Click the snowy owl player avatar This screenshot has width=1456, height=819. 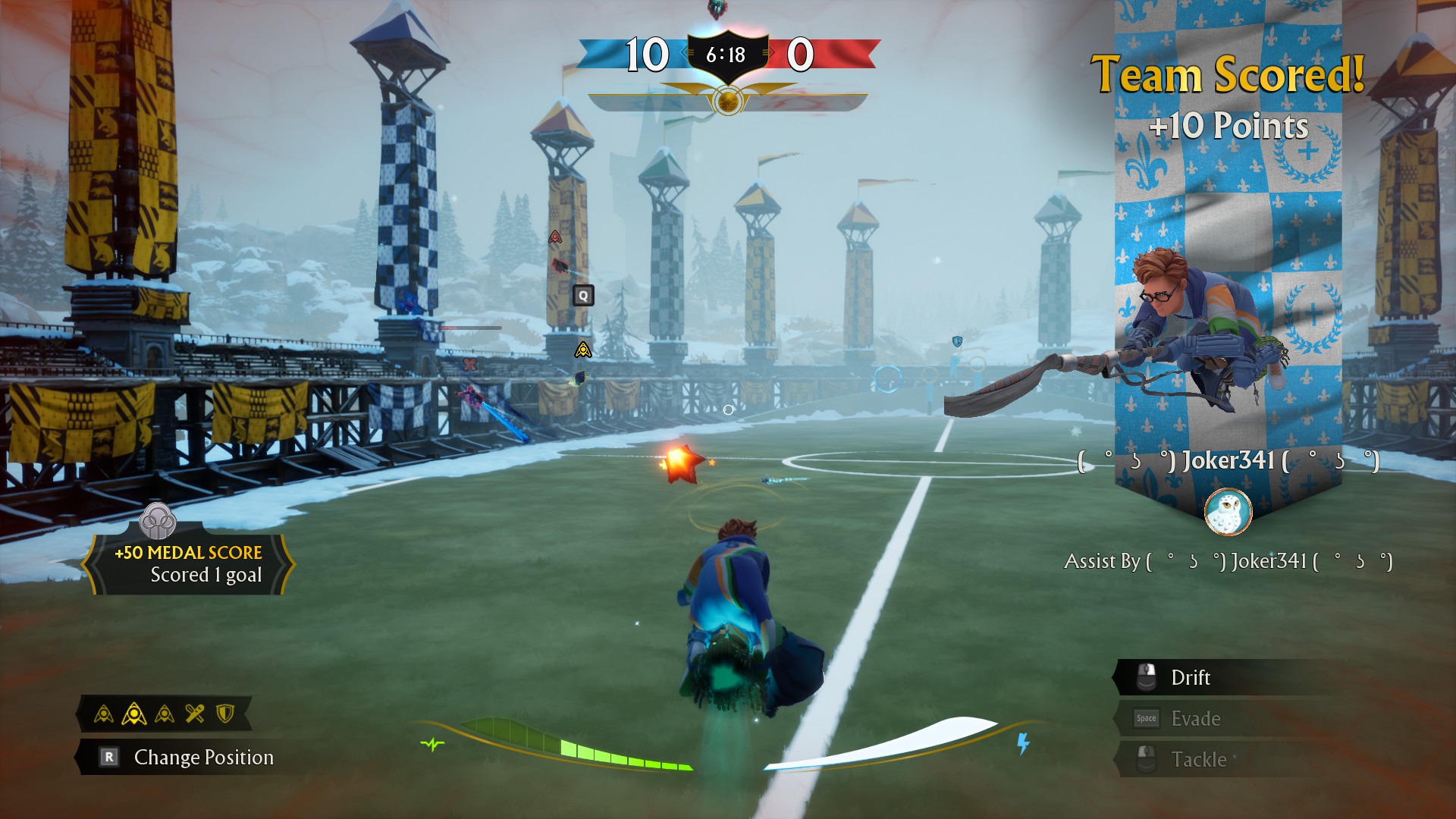(x=1228, y=512)
